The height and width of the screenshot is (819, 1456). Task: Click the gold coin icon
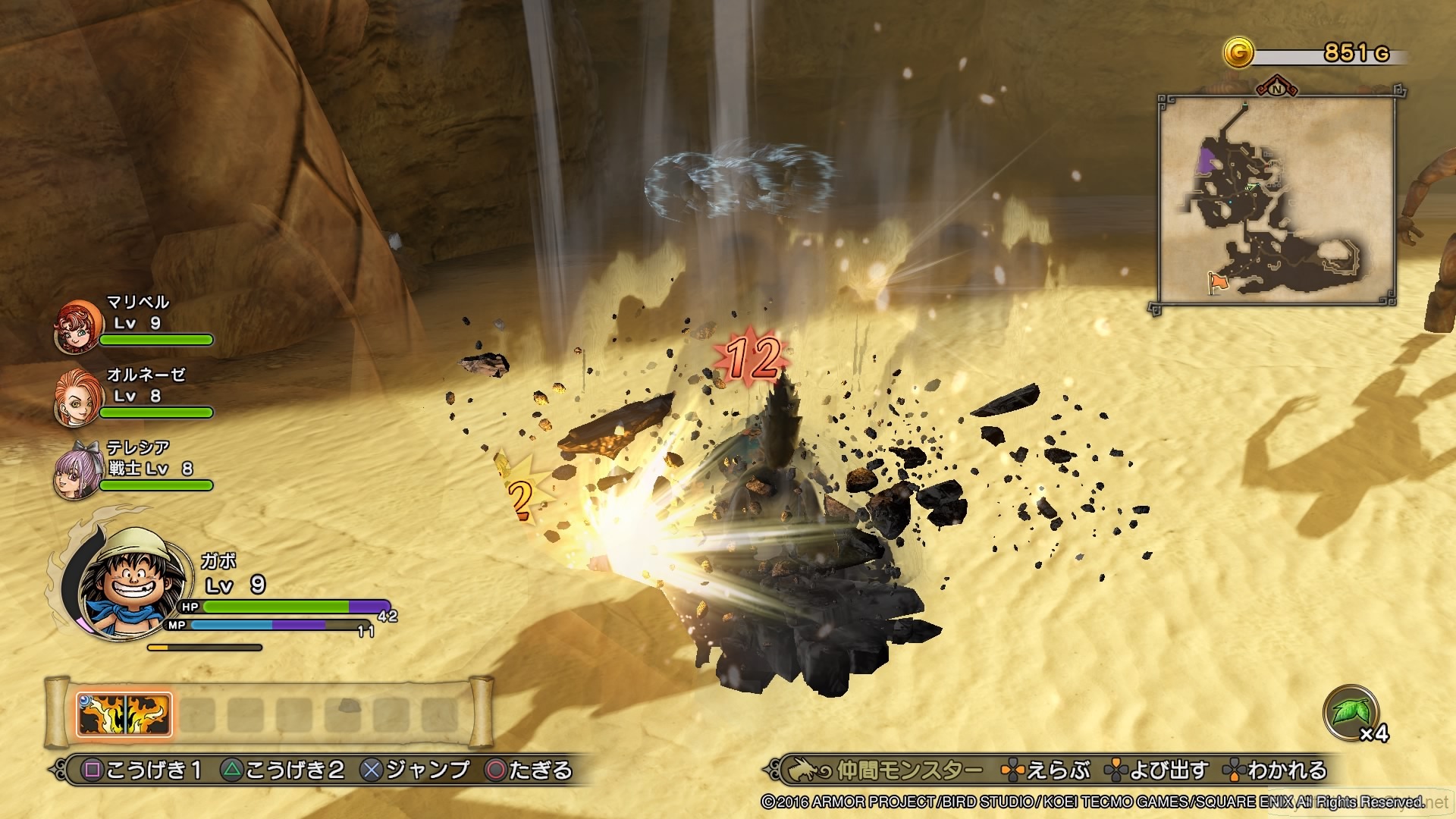(x=1238, y=52)
